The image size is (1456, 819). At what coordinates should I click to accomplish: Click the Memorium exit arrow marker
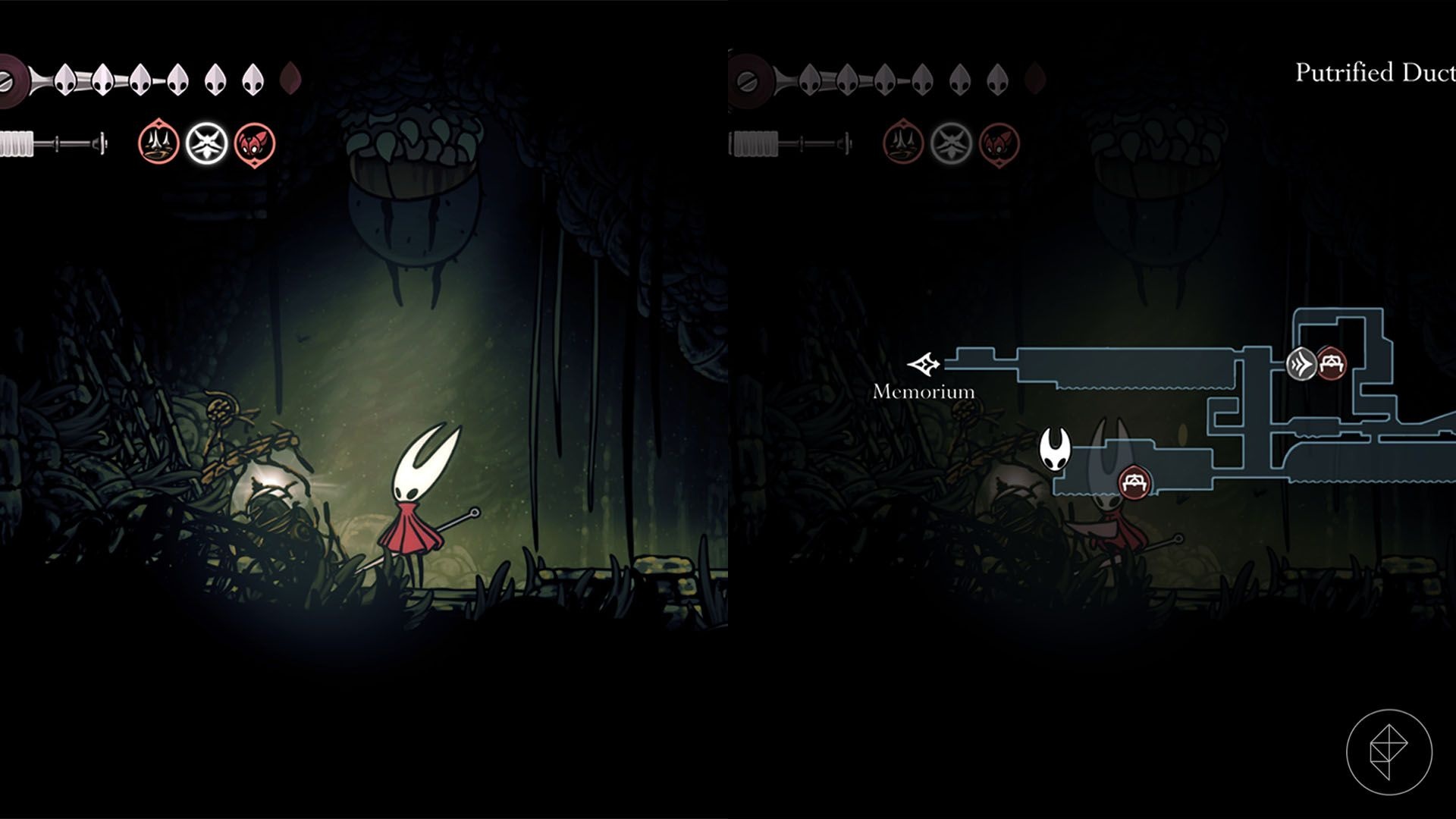point(924,365)
